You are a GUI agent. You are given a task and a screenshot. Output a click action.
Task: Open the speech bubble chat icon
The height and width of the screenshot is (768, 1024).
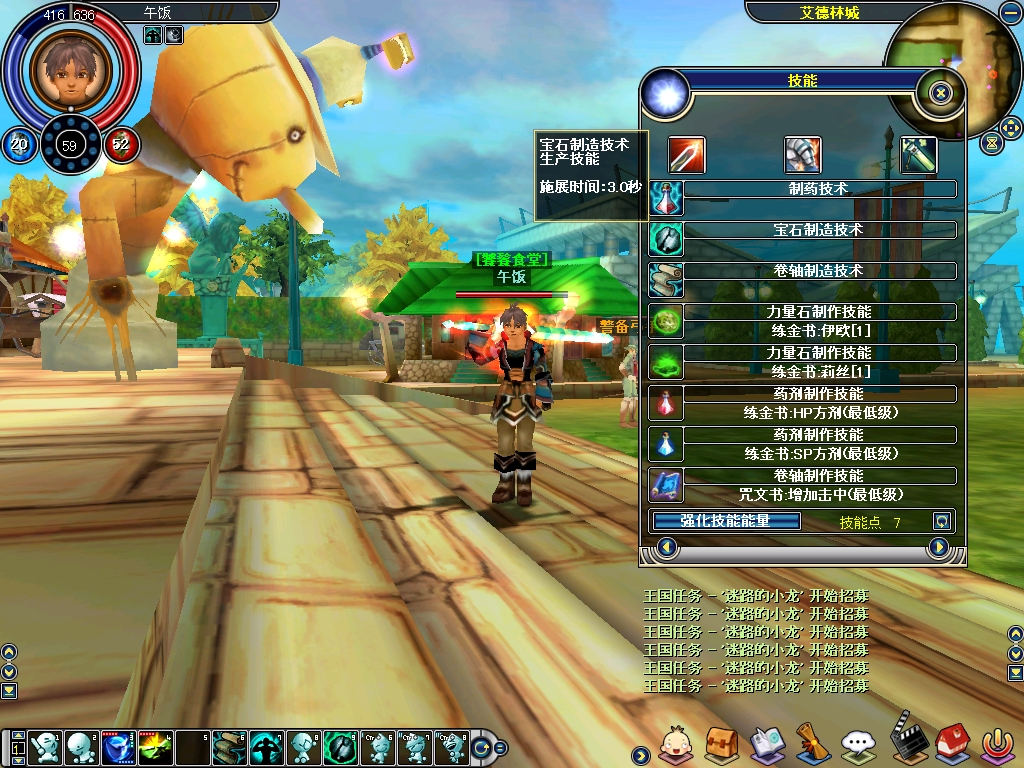(858, 743)
